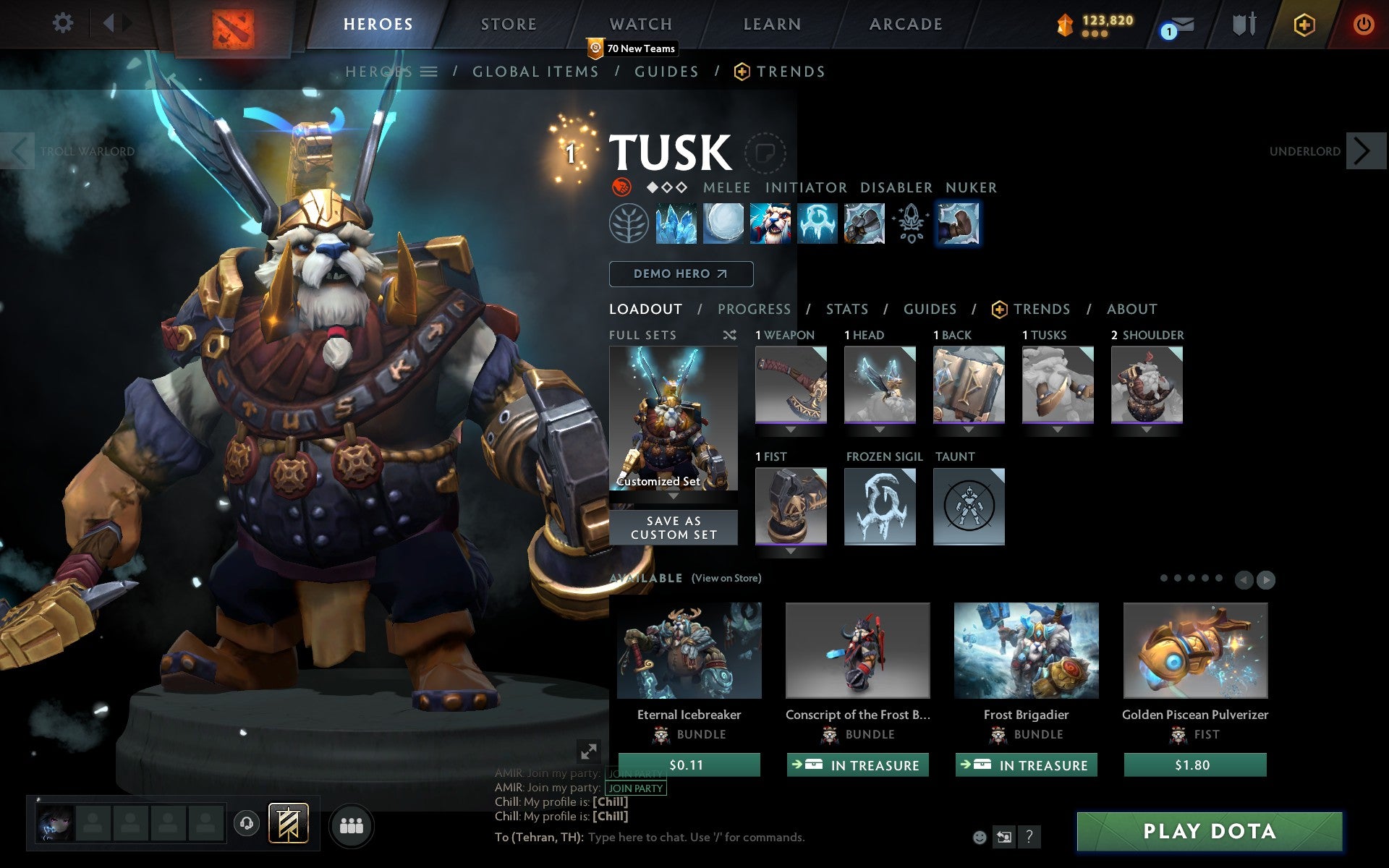Open the Watch menu
This screenshot has width=1389, height=868.
[640, 23]
